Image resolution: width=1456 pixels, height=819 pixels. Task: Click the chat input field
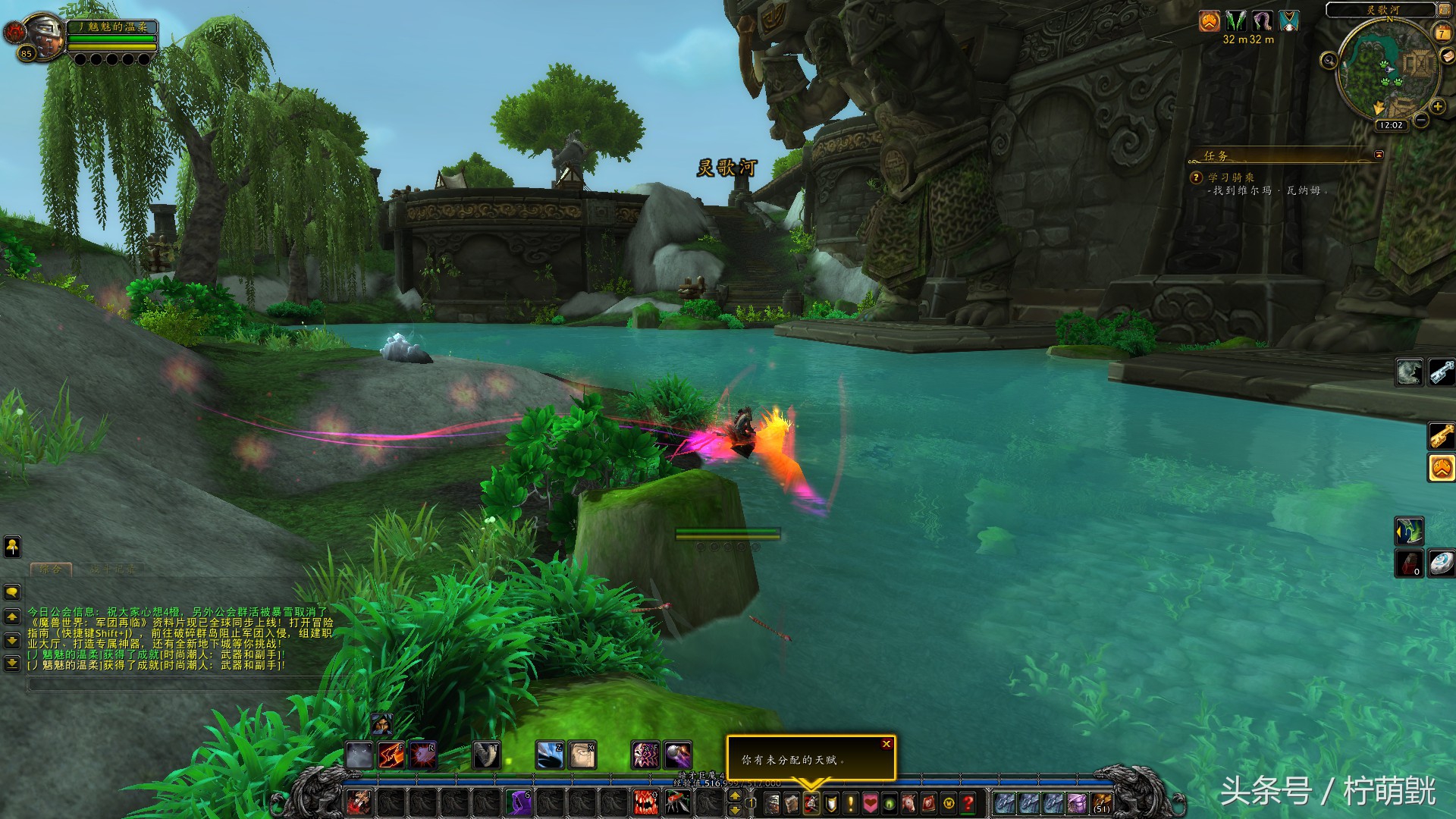point(174,685)
